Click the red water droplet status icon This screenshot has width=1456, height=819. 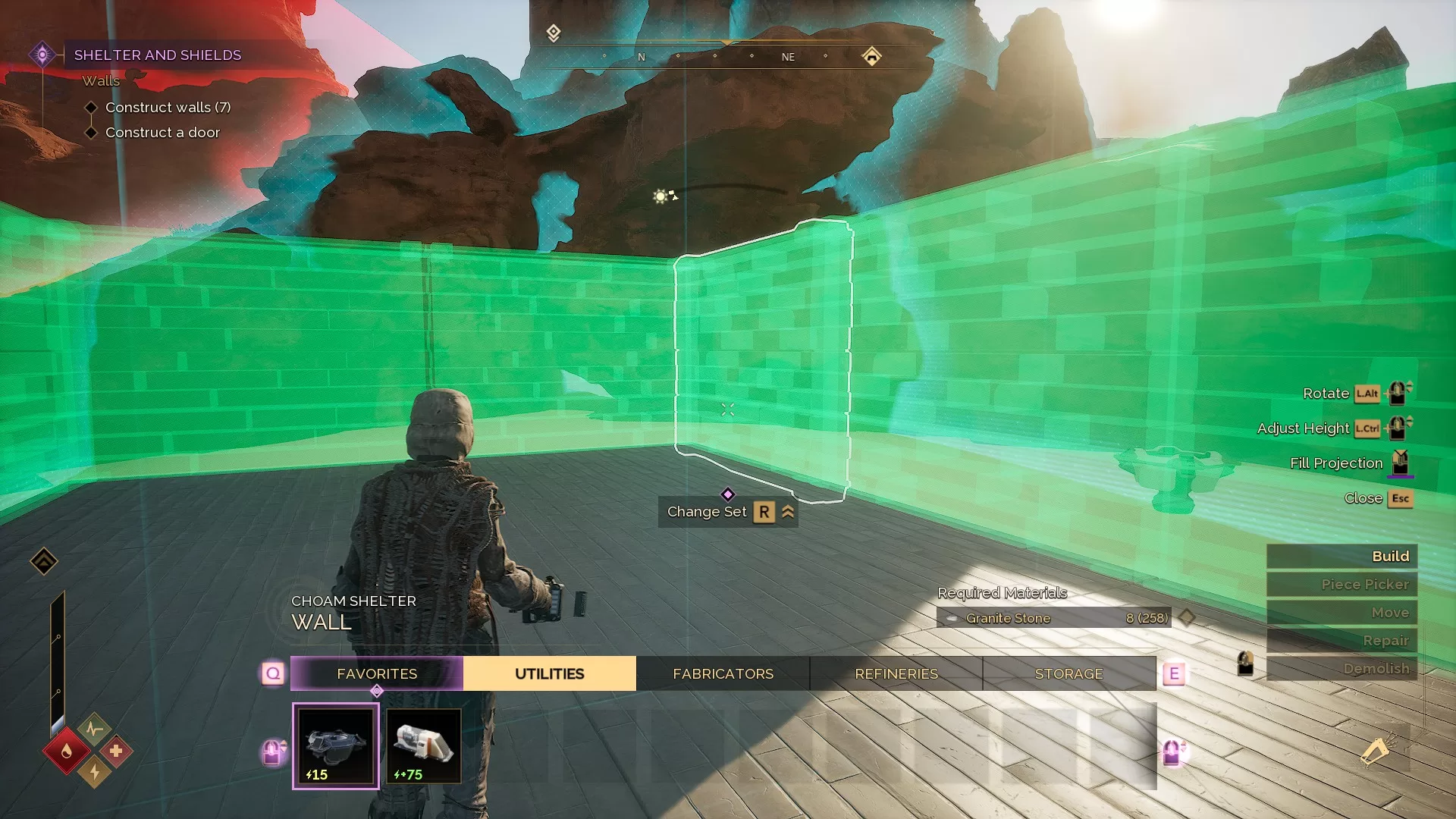[x=67, y=751]
